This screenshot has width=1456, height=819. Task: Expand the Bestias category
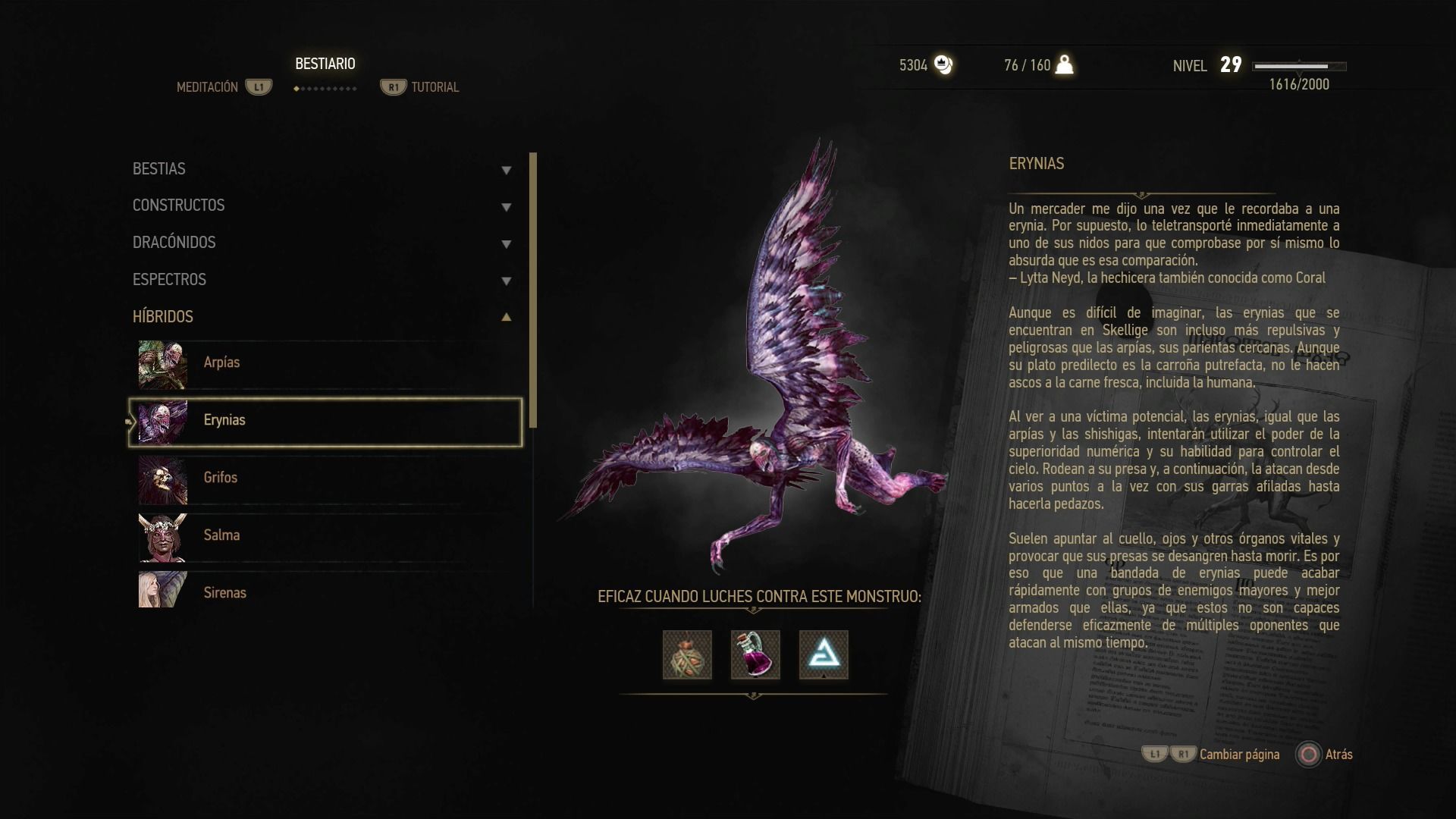(x=322, y=169)
